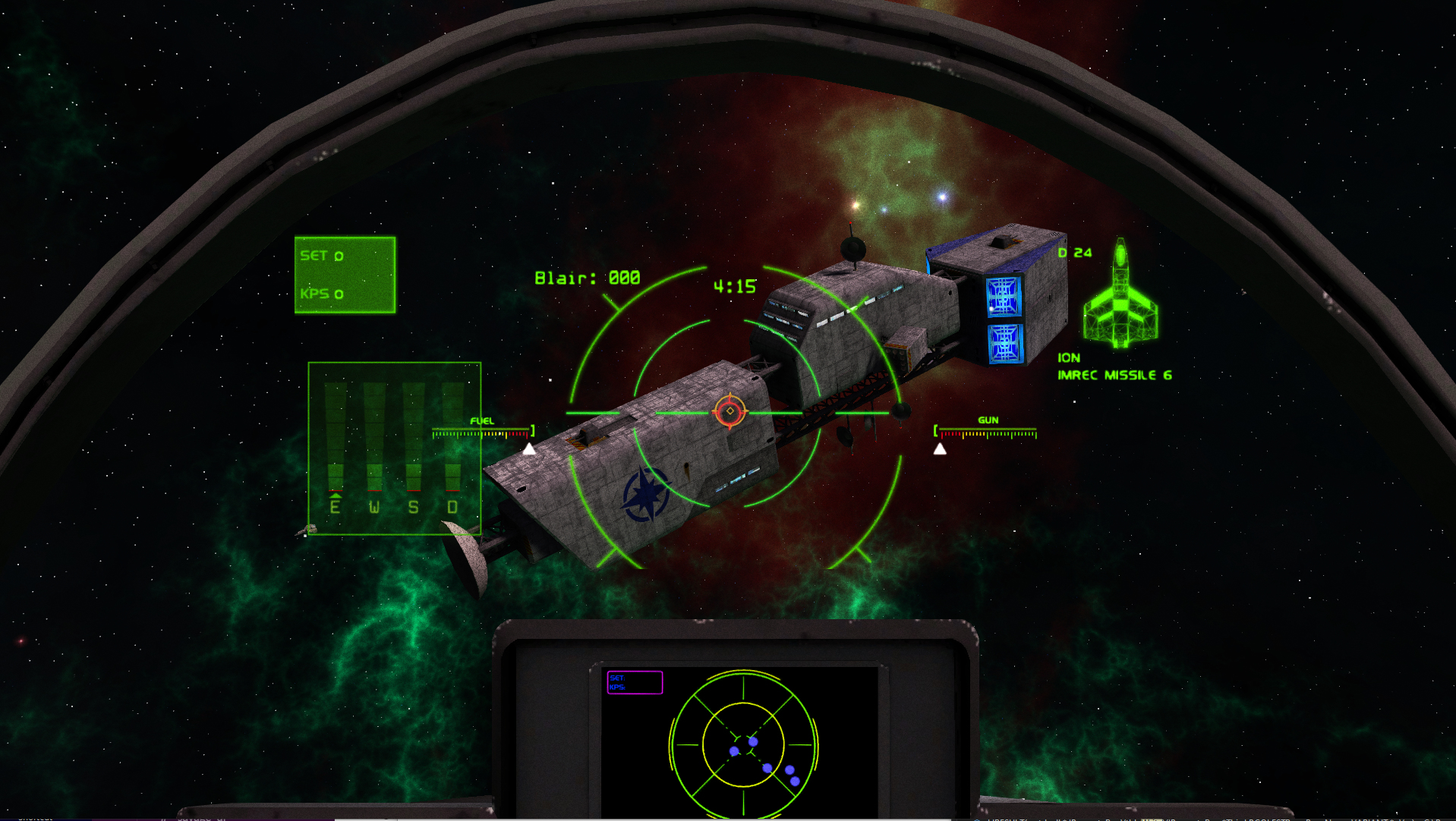Click the ION gun weapon label
Screen dimensions: 1456x821
point(1069,357)
